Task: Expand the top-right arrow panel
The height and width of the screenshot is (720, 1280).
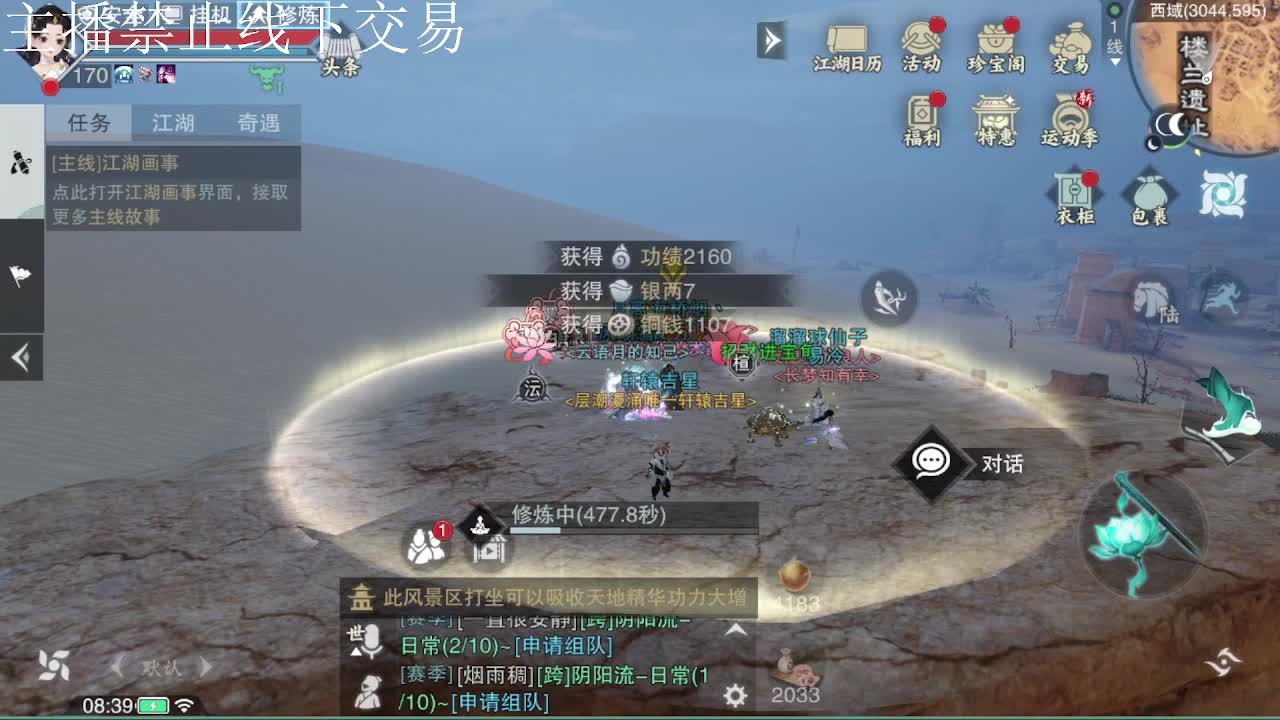Action: (769, 42)
